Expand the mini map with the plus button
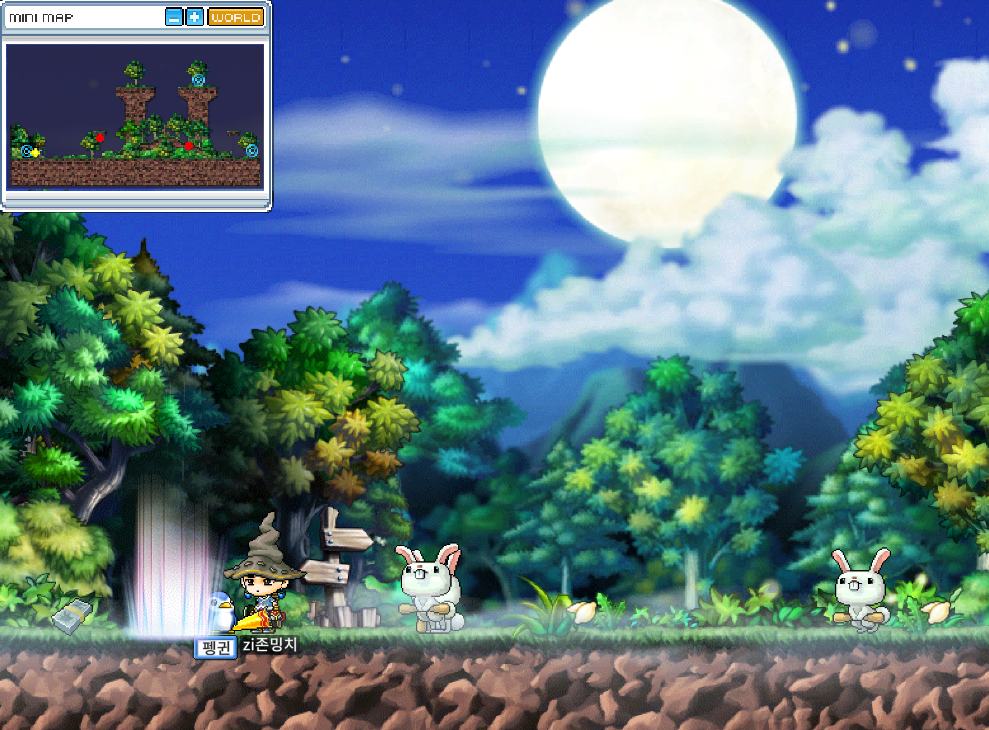 [x=194, y=17]
